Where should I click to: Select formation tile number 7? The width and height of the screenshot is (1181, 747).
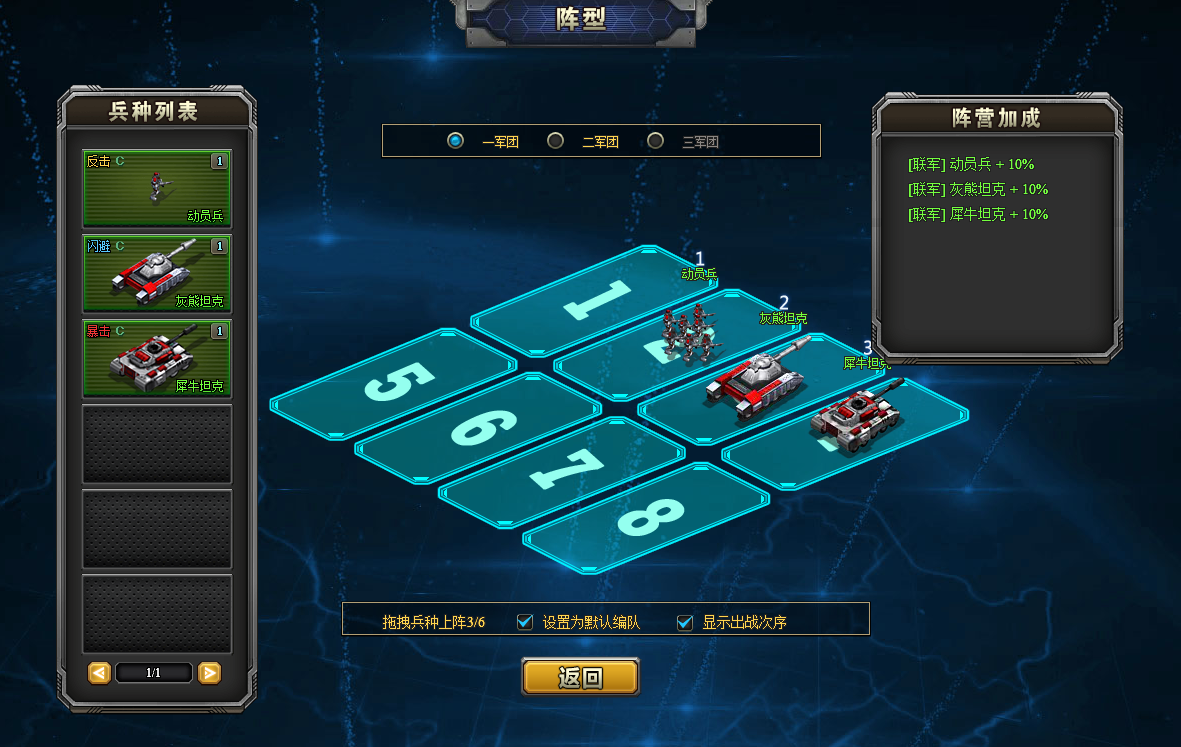tap(563, 470)
